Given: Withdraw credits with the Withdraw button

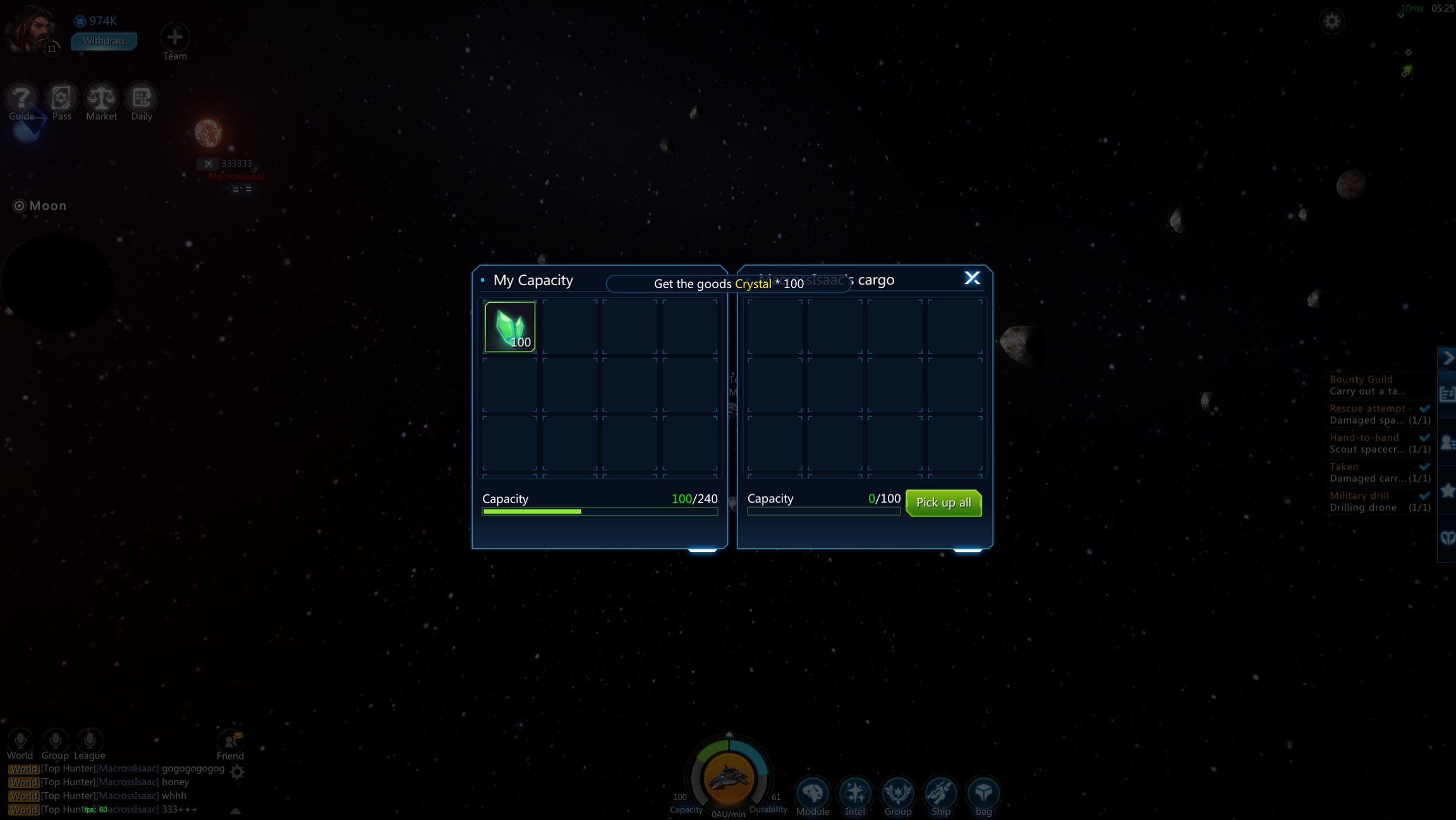Looking at the screenshot, I should click(104, 41).
